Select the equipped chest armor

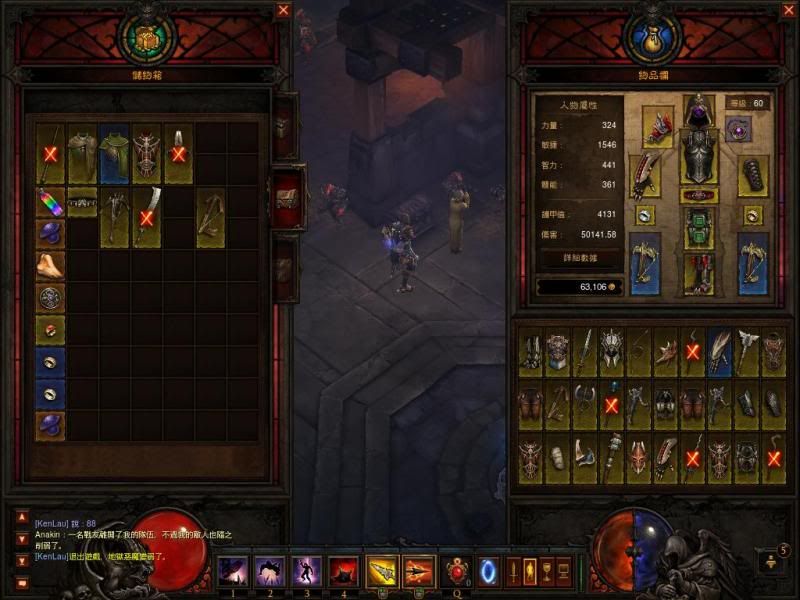(699, 155)
